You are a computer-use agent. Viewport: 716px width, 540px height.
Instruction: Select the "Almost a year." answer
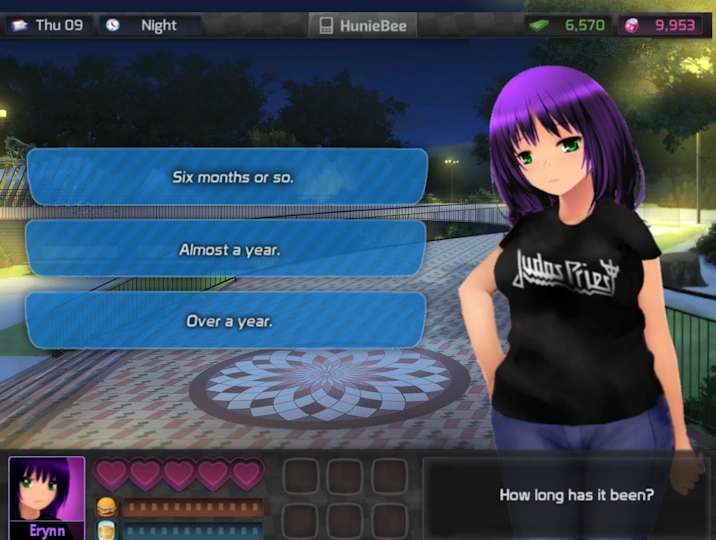227,249
